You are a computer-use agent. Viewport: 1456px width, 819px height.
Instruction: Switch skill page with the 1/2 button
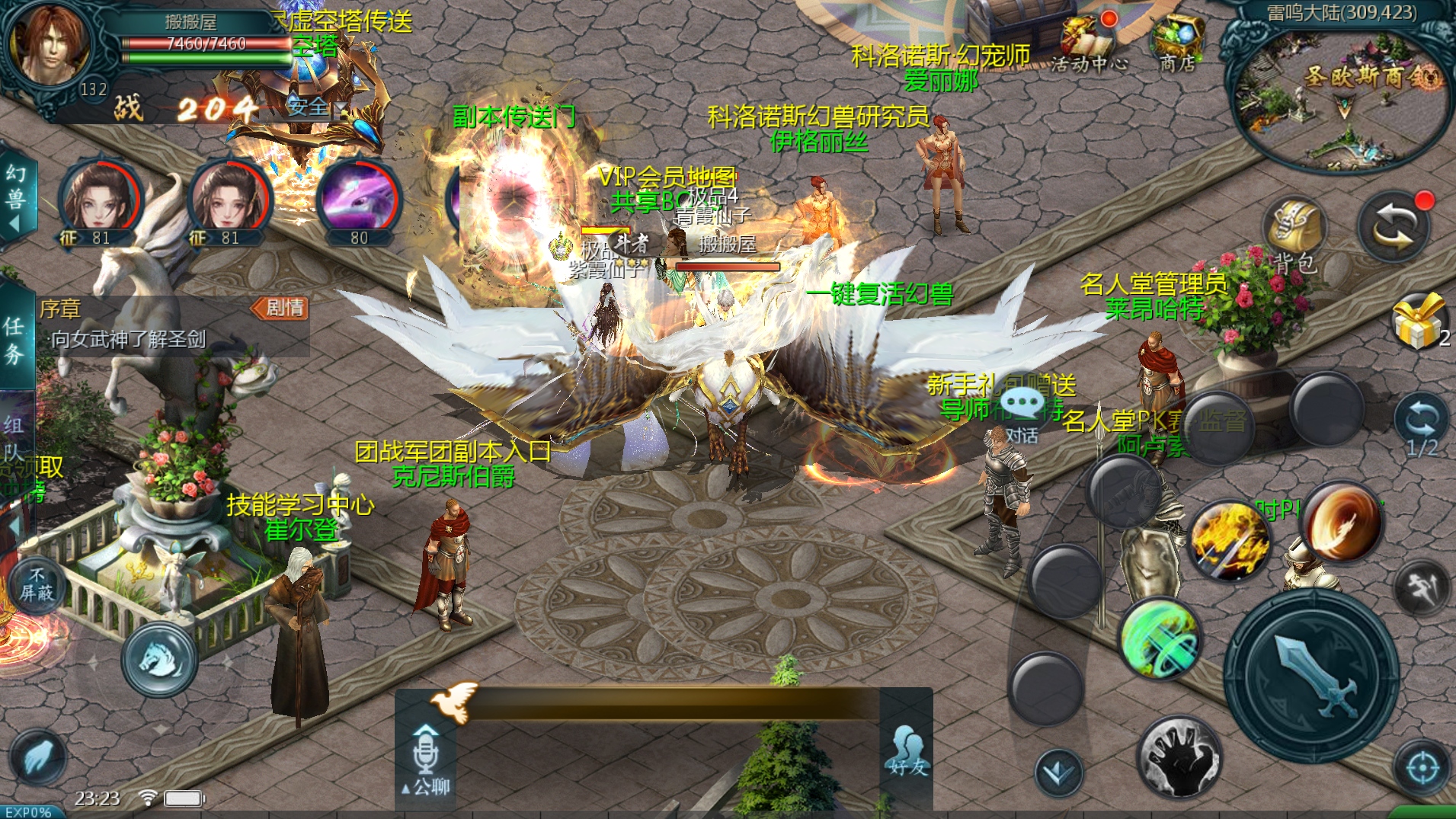point(1421,427)
